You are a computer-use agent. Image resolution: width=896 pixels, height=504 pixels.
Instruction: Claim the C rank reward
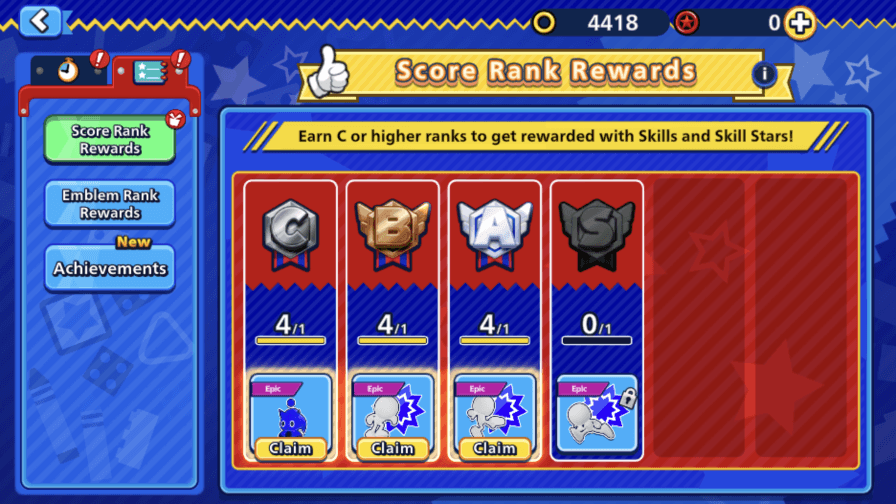pyautogui.click(x=290, y=448)
